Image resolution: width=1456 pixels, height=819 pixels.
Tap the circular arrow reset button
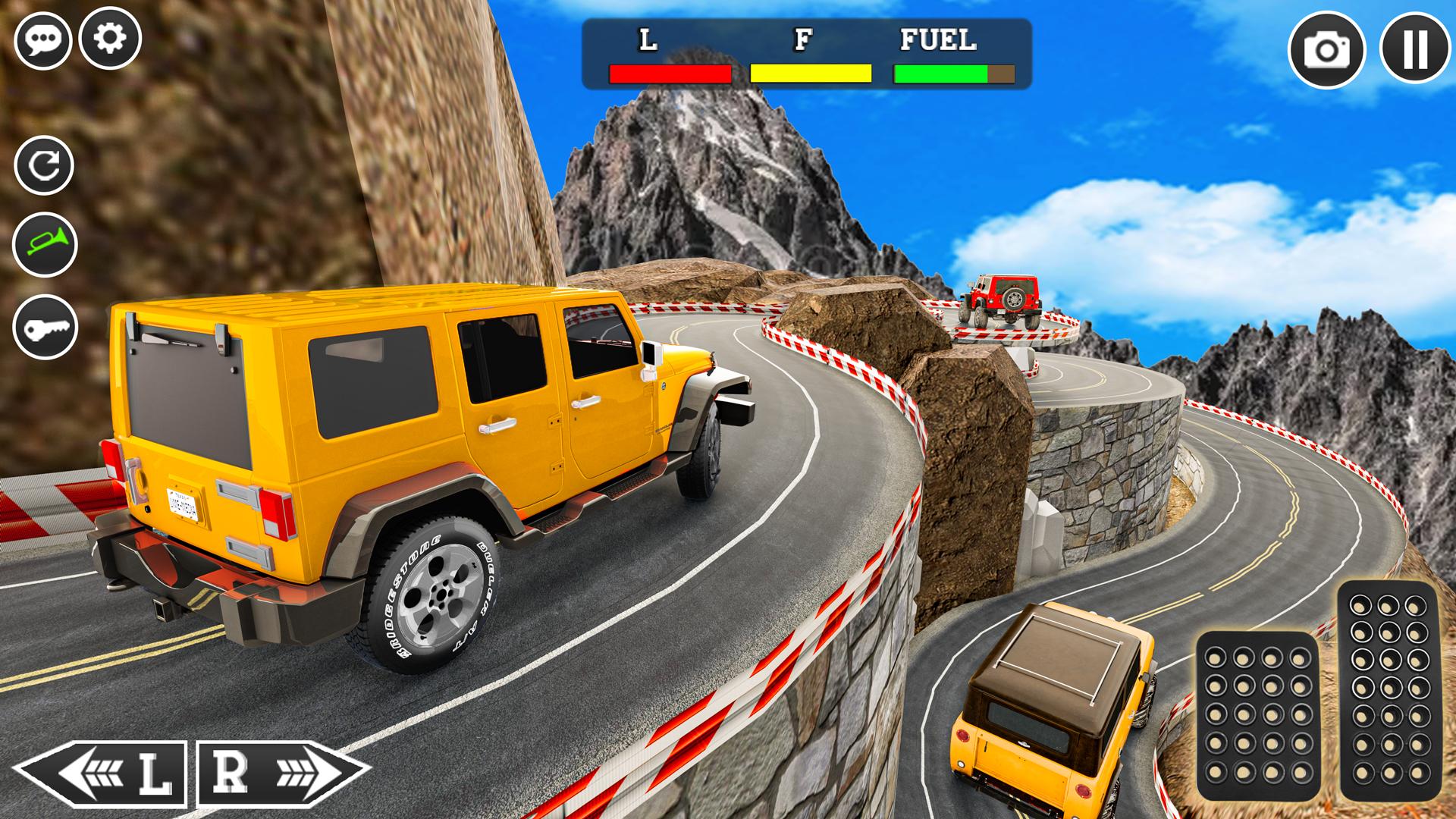tap(44, 165)
